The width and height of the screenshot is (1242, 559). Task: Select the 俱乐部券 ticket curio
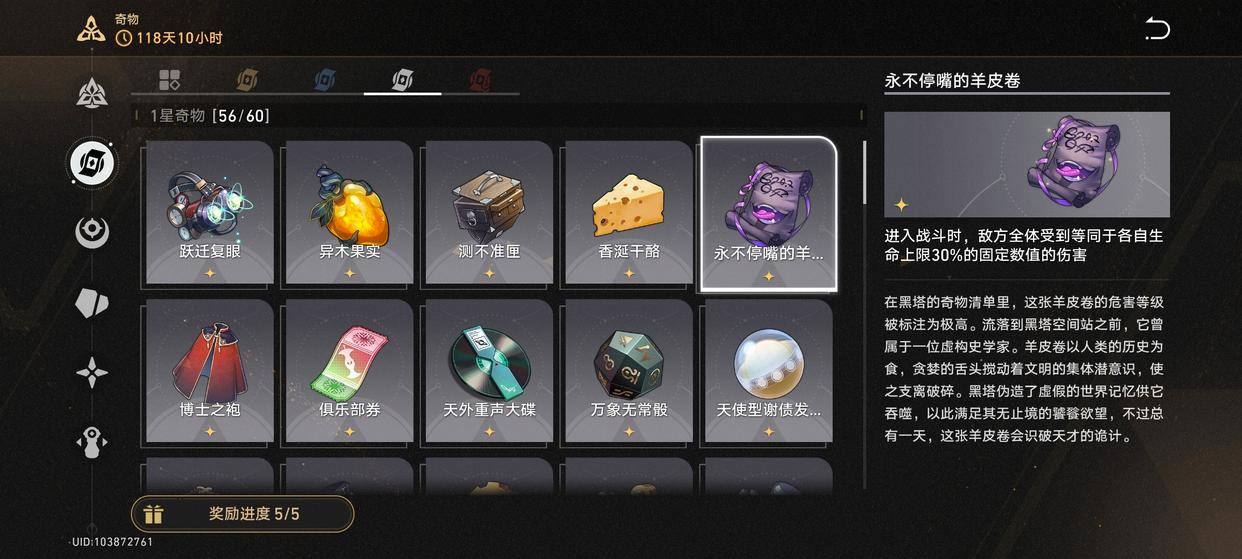pyautogui.click(x=349, y=370)
